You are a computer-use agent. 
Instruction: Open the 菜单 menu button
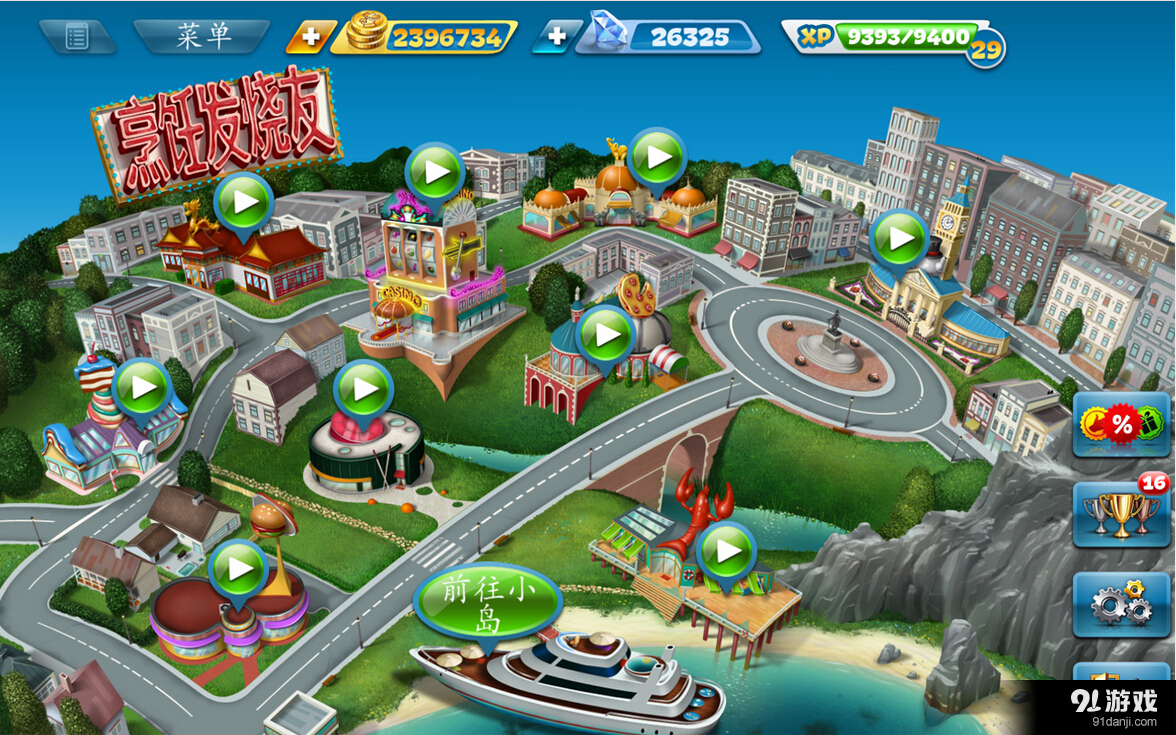(203, 37)
